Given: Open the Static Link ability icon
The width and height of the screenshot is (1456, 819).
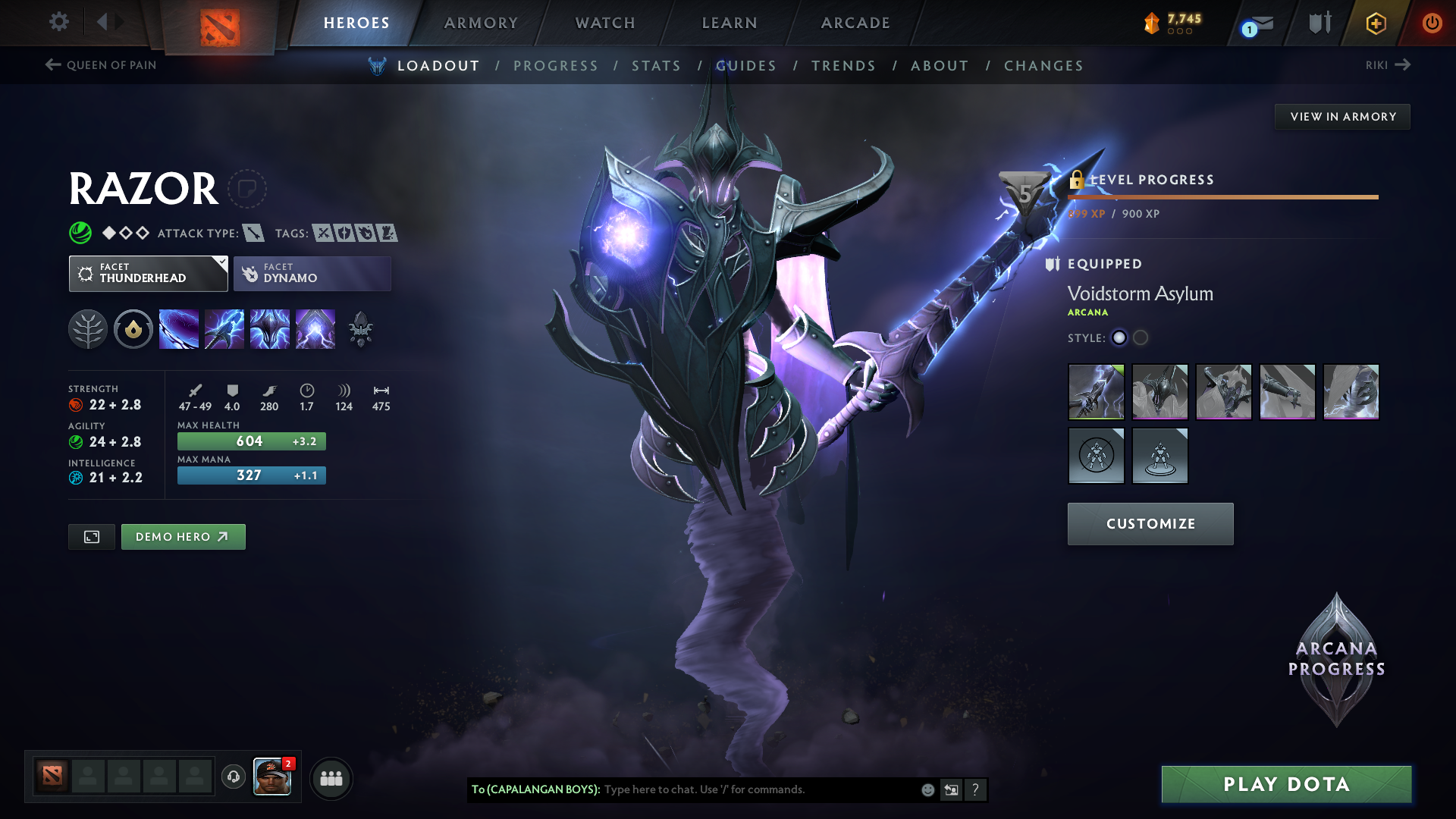Looking at the screenshot, I should tap(224, 328).
